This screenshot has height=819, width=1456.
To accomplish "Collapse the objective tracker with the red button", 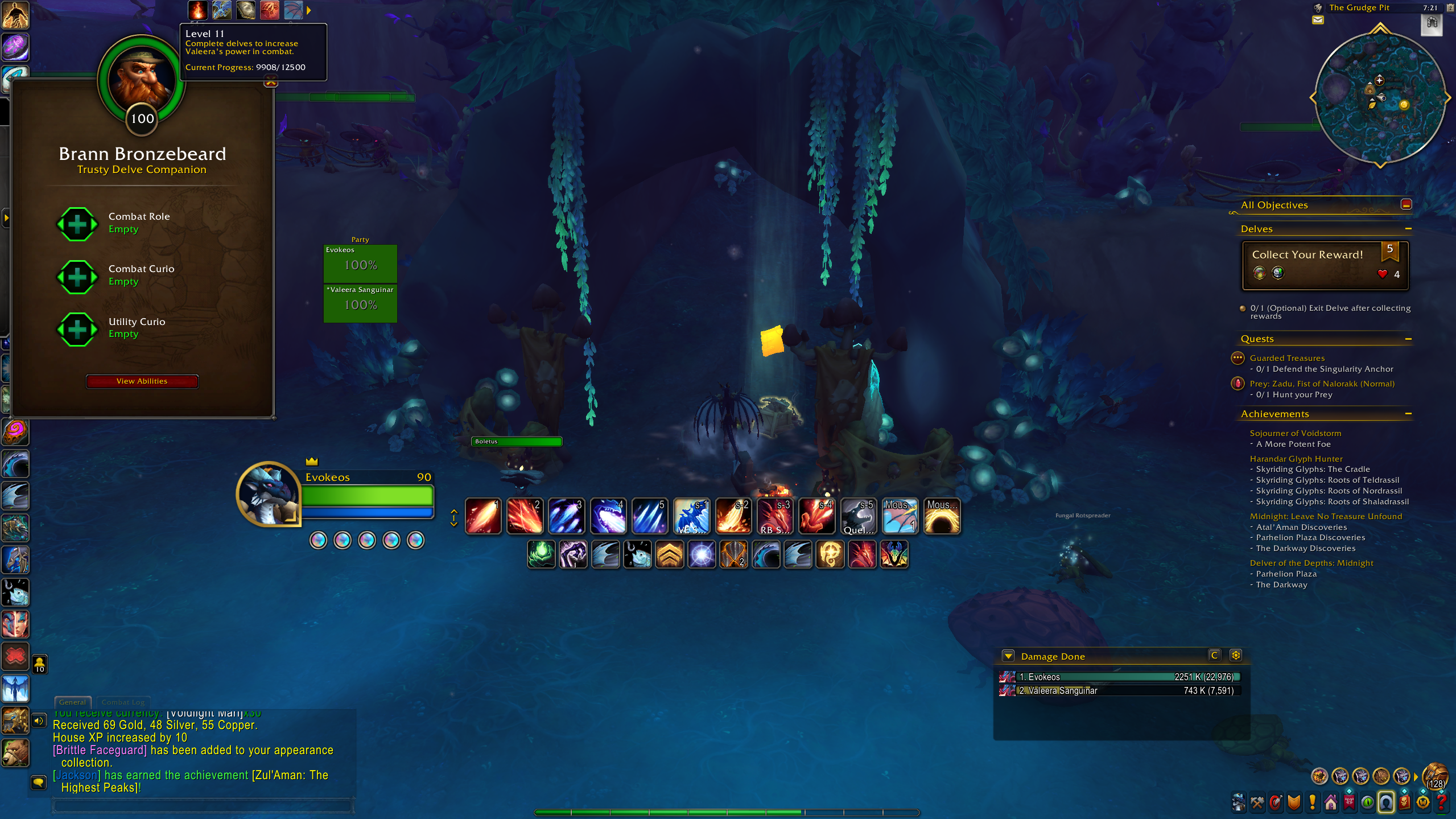I will (x=1405, y=204).
